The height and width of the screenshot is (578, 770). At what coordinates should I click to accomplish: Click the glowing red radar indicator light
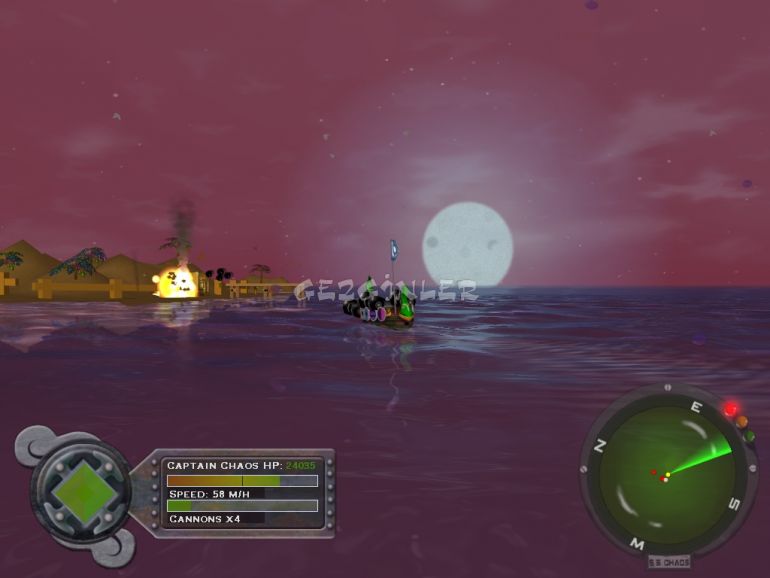coord(731,410)
